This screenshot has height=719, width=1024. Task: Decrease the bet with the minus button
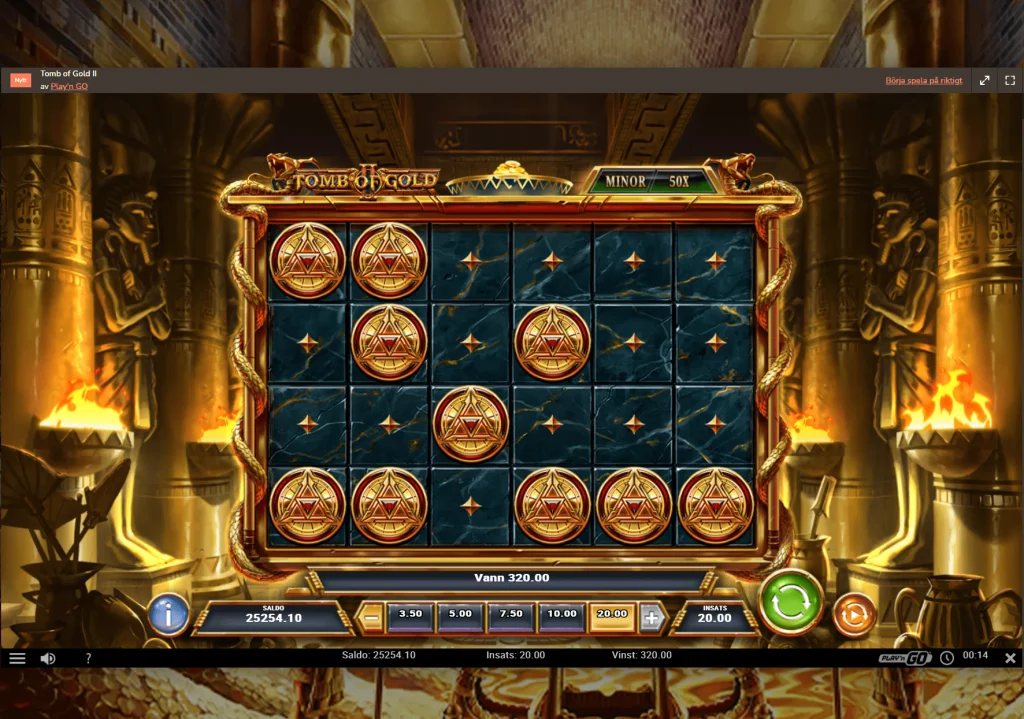point(371,618)
